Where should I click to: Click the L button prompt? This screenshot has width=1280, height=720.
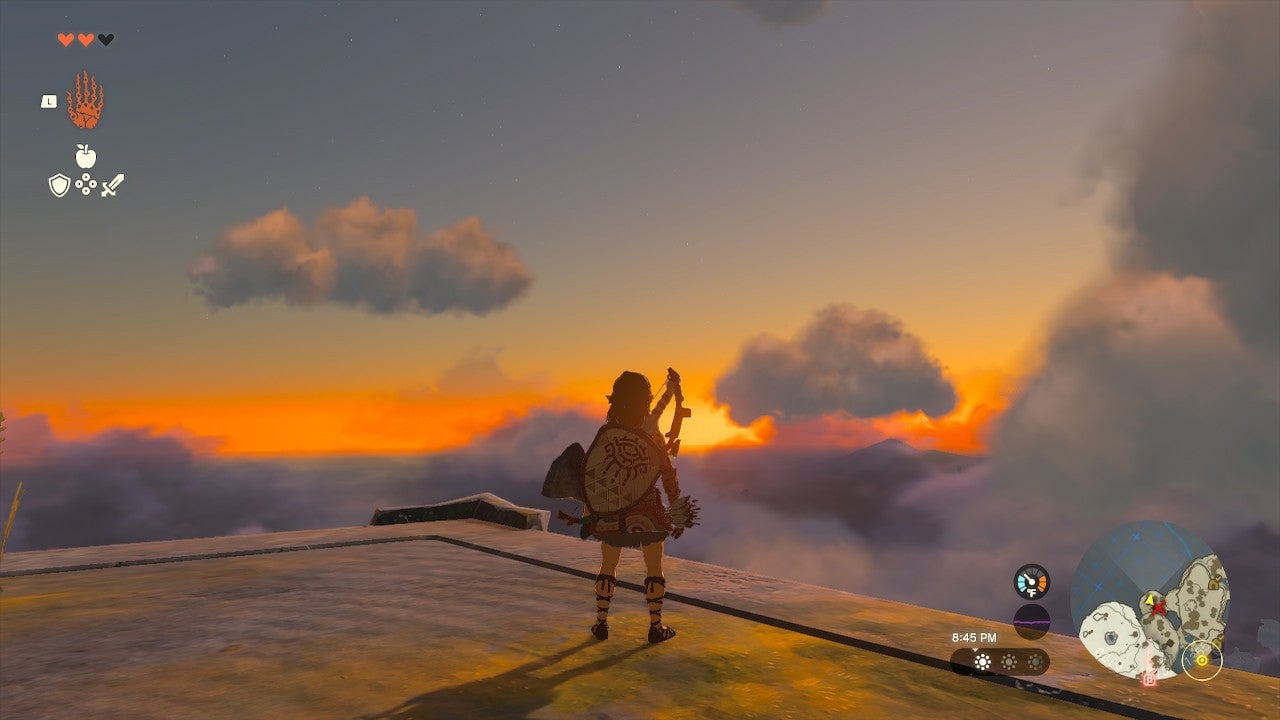(48, 101)
